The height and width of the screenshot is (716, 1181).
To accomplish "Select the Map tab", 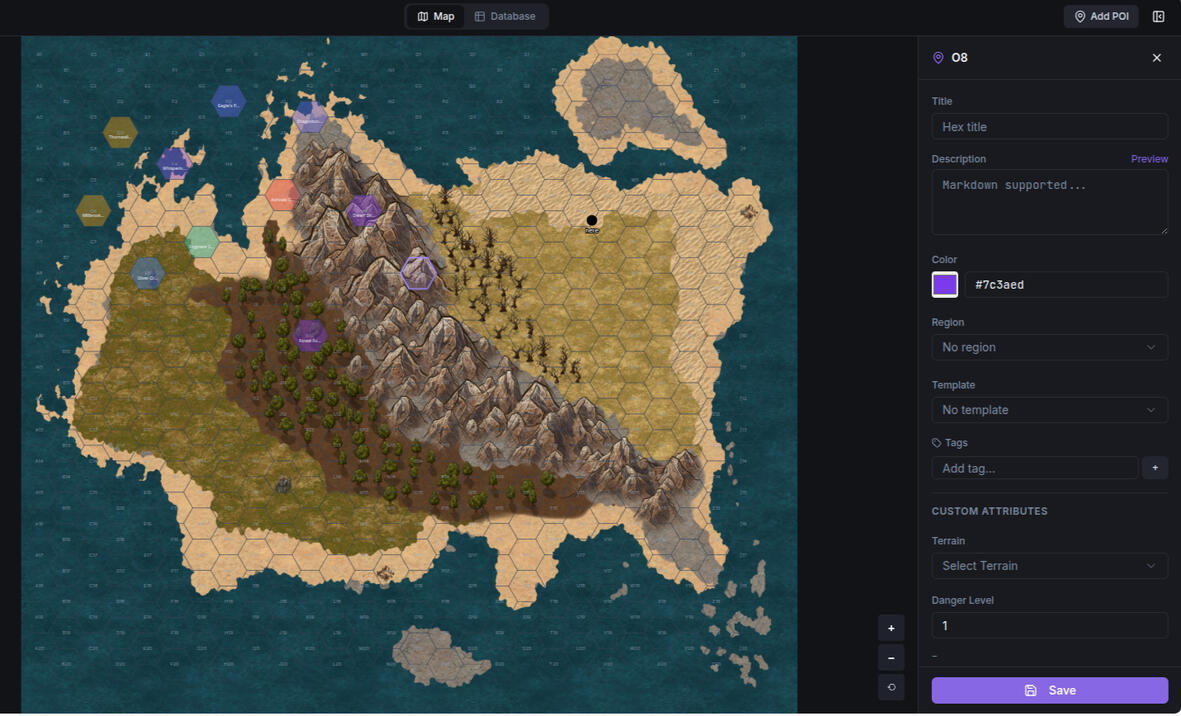I will point(436,17).
